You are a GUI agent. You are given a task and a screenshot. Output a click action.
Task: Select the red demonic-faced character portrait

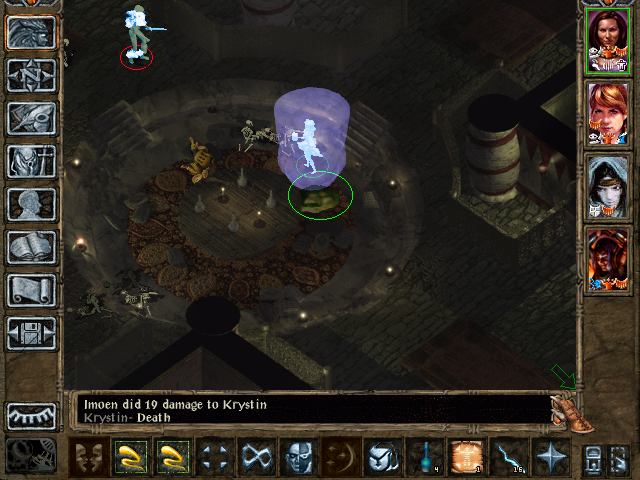606,258
